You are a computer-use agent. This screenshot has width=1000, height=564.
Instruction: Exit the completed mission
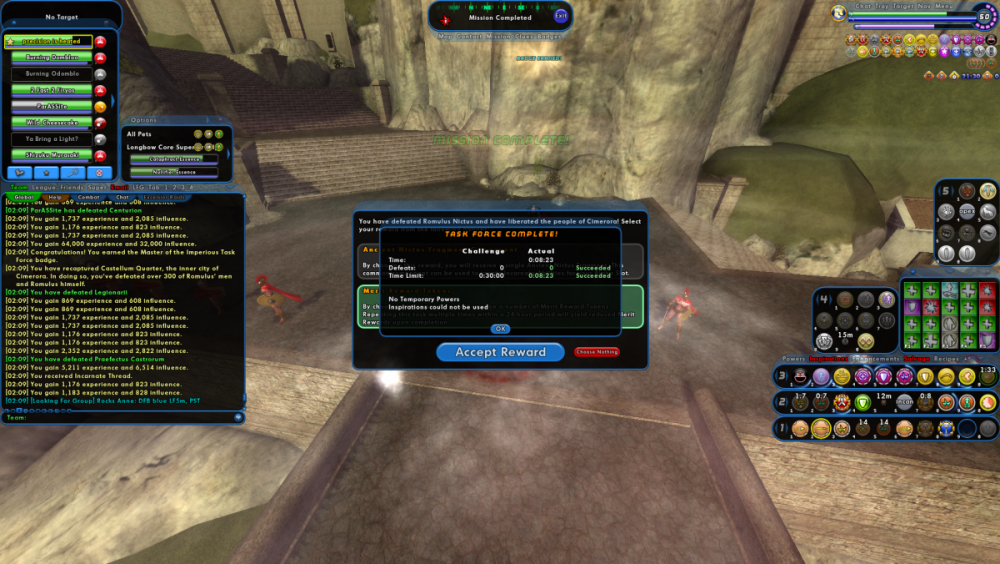(560, 17)
